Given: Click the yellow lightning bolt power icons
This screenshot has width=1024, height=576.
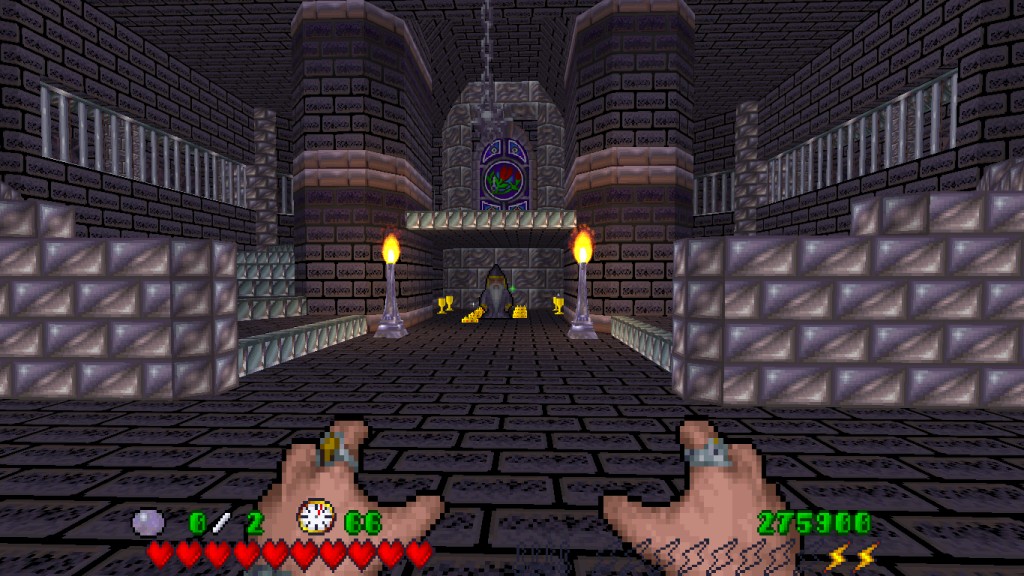Looking at the screenshot, I should pos(852,556).
